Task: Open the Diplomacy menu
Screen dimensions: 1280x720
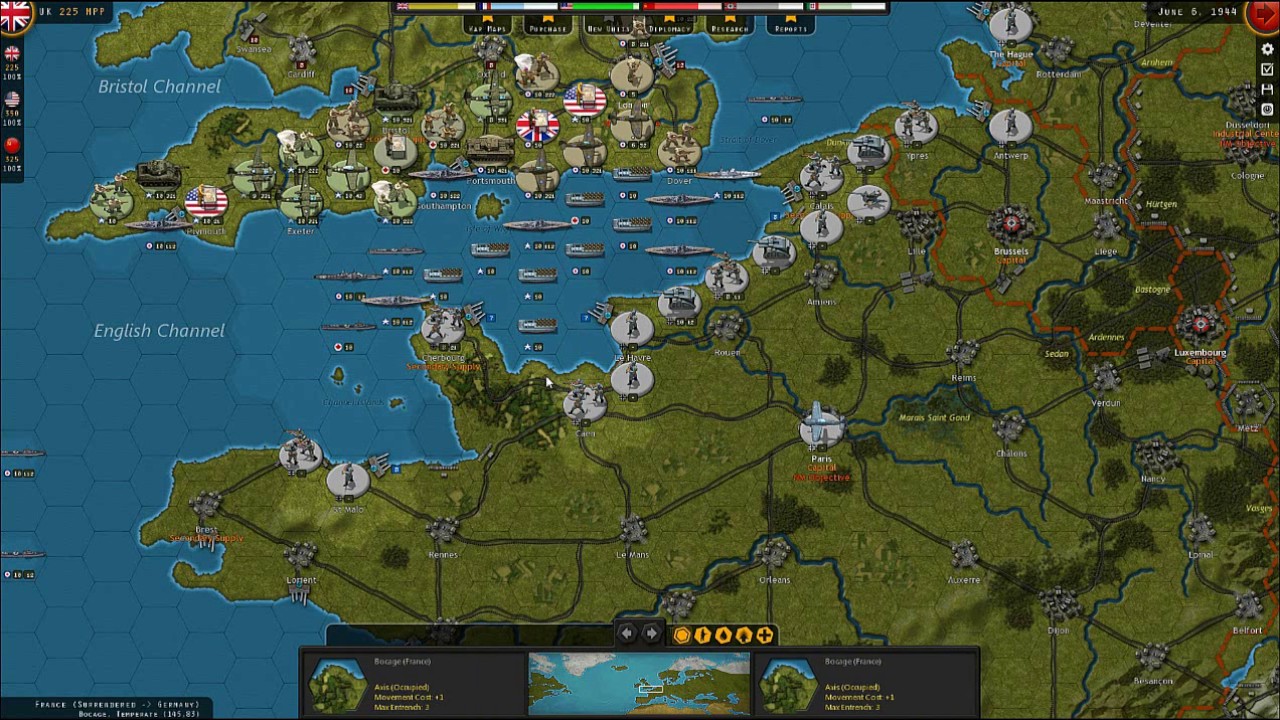Action: coord(669,23)
